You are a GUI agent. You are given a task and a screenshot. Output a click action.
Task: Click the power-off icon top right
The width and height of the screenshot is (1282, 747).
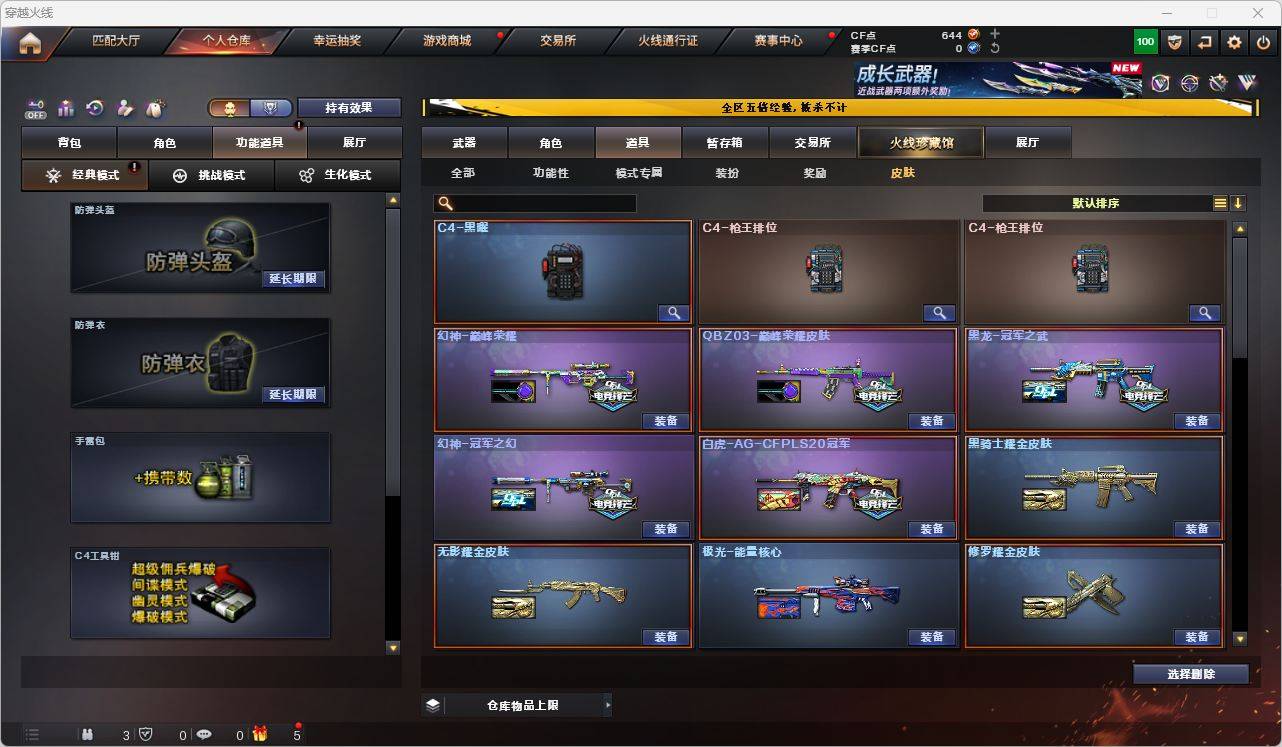1262,42
